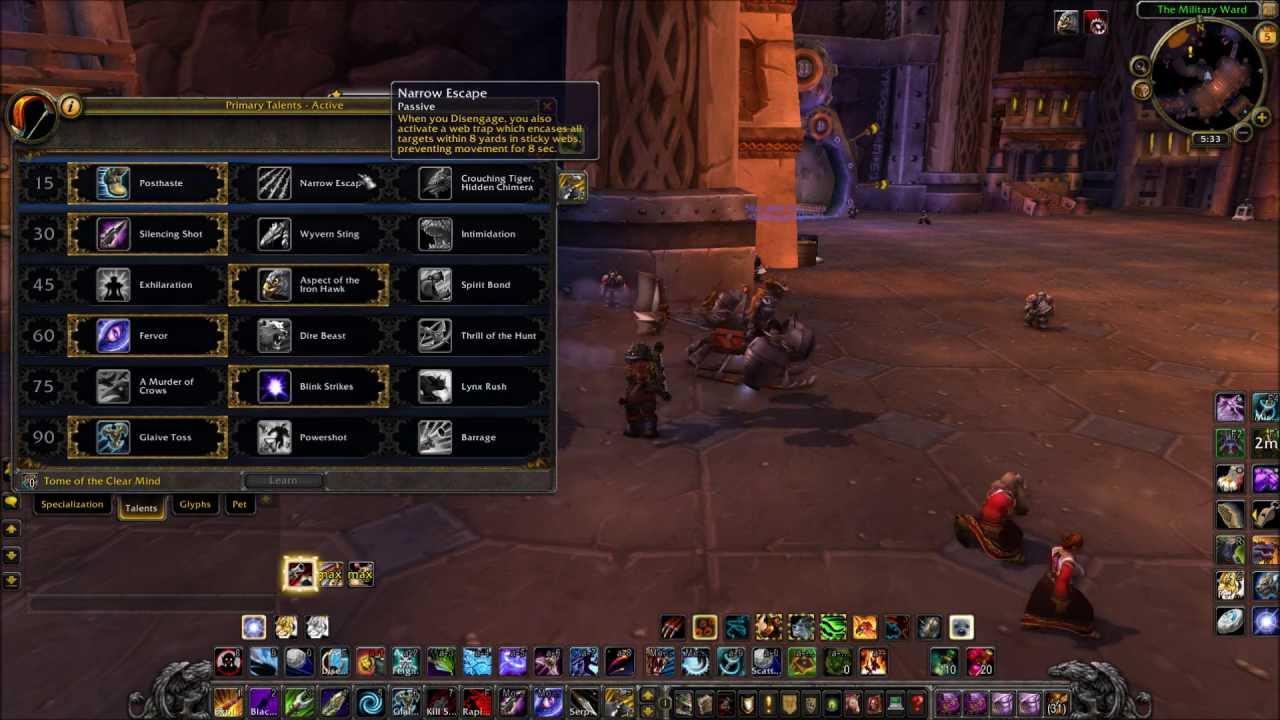Select Thrill of the Hunt talent
1280x720 pixels.
coord(469,336)
